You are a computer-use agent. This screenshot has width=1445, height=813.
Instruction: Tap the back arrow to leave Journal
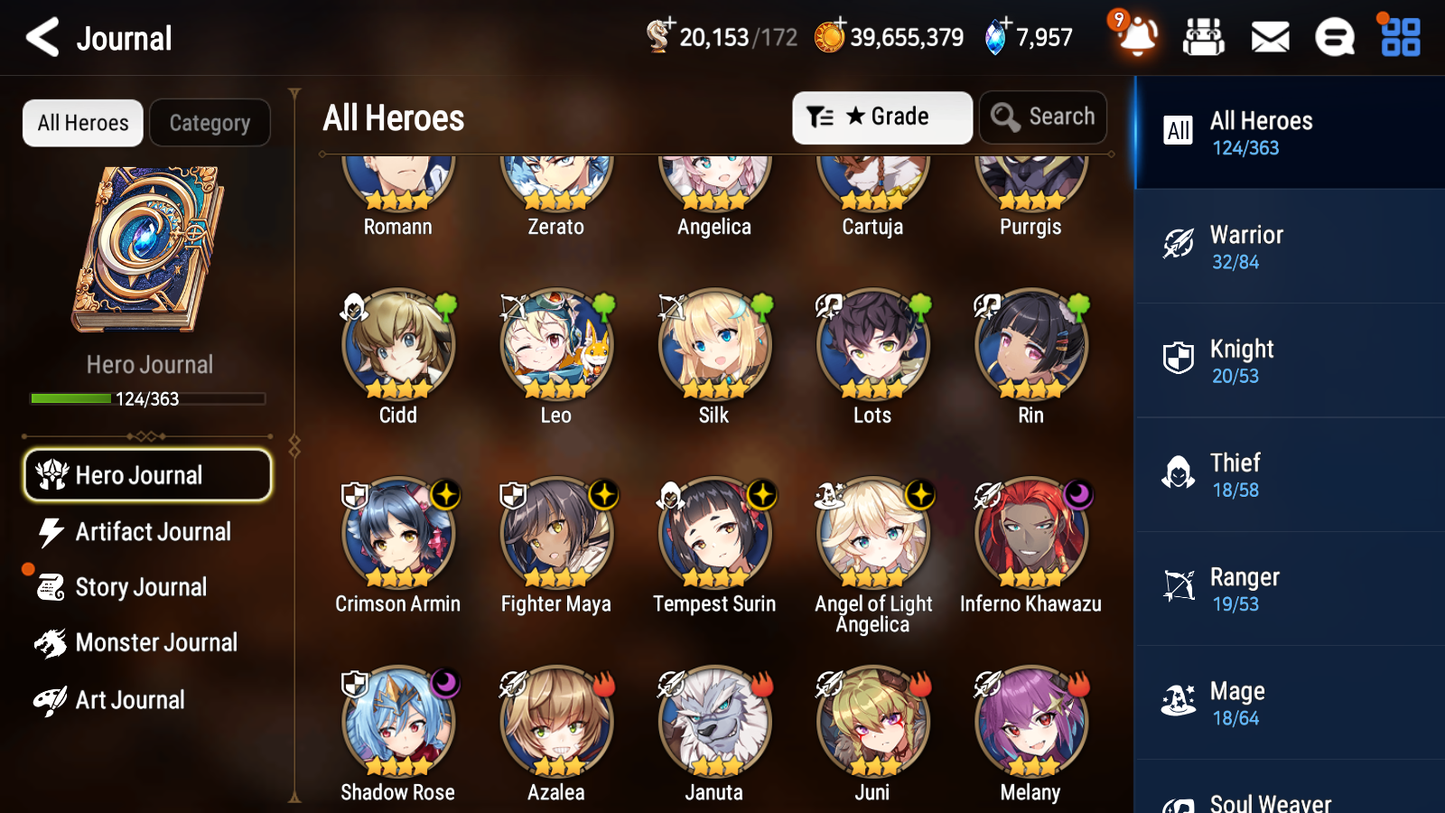[42, 37]
